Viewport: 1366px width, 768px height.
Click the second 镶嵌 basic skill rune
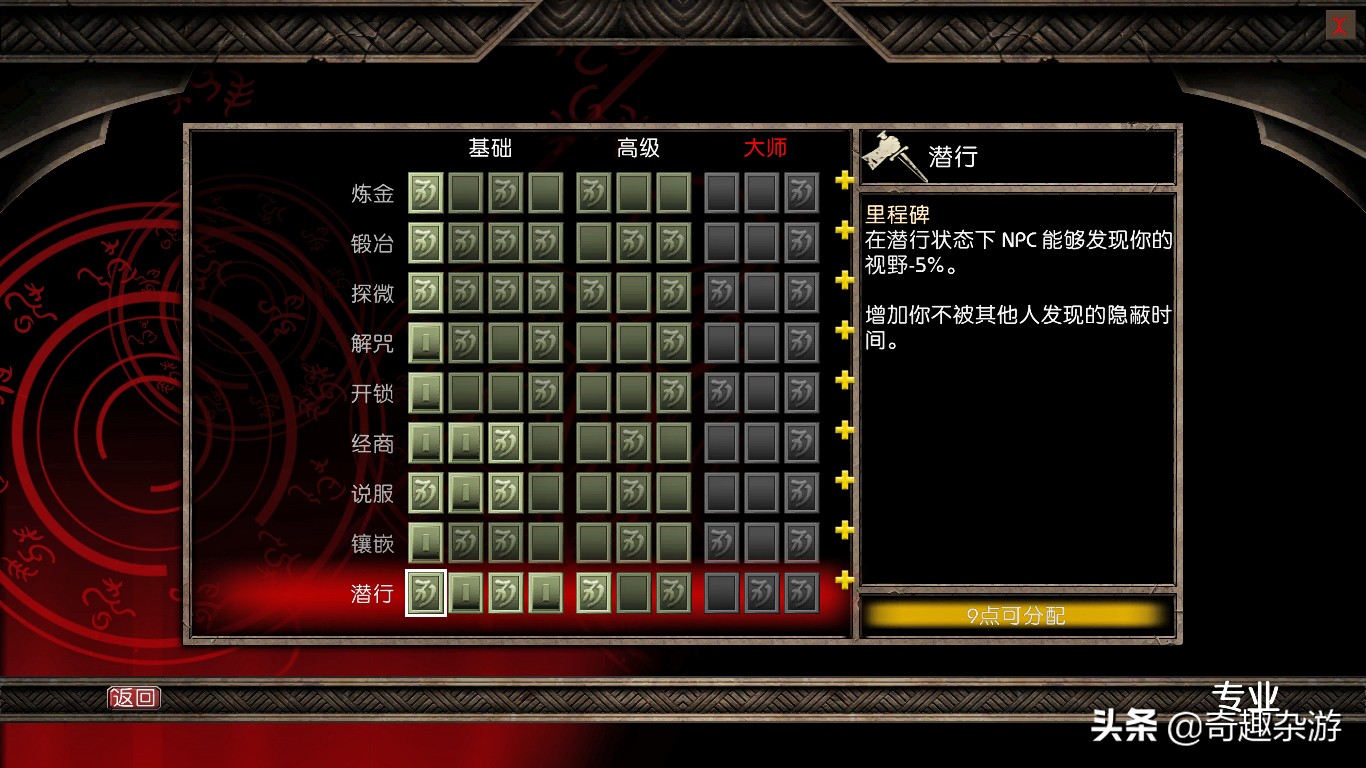[x=464, y=543]
